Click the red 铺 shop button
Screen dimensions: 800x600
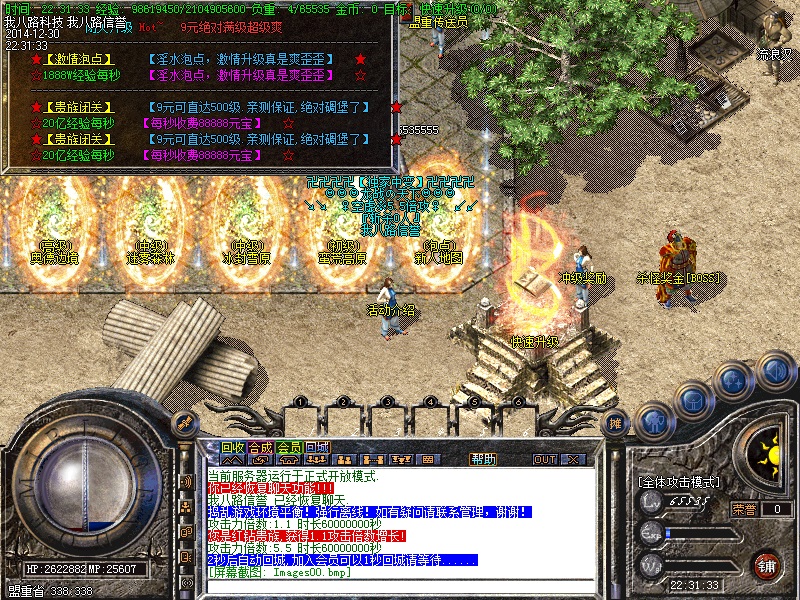point(767,565)
